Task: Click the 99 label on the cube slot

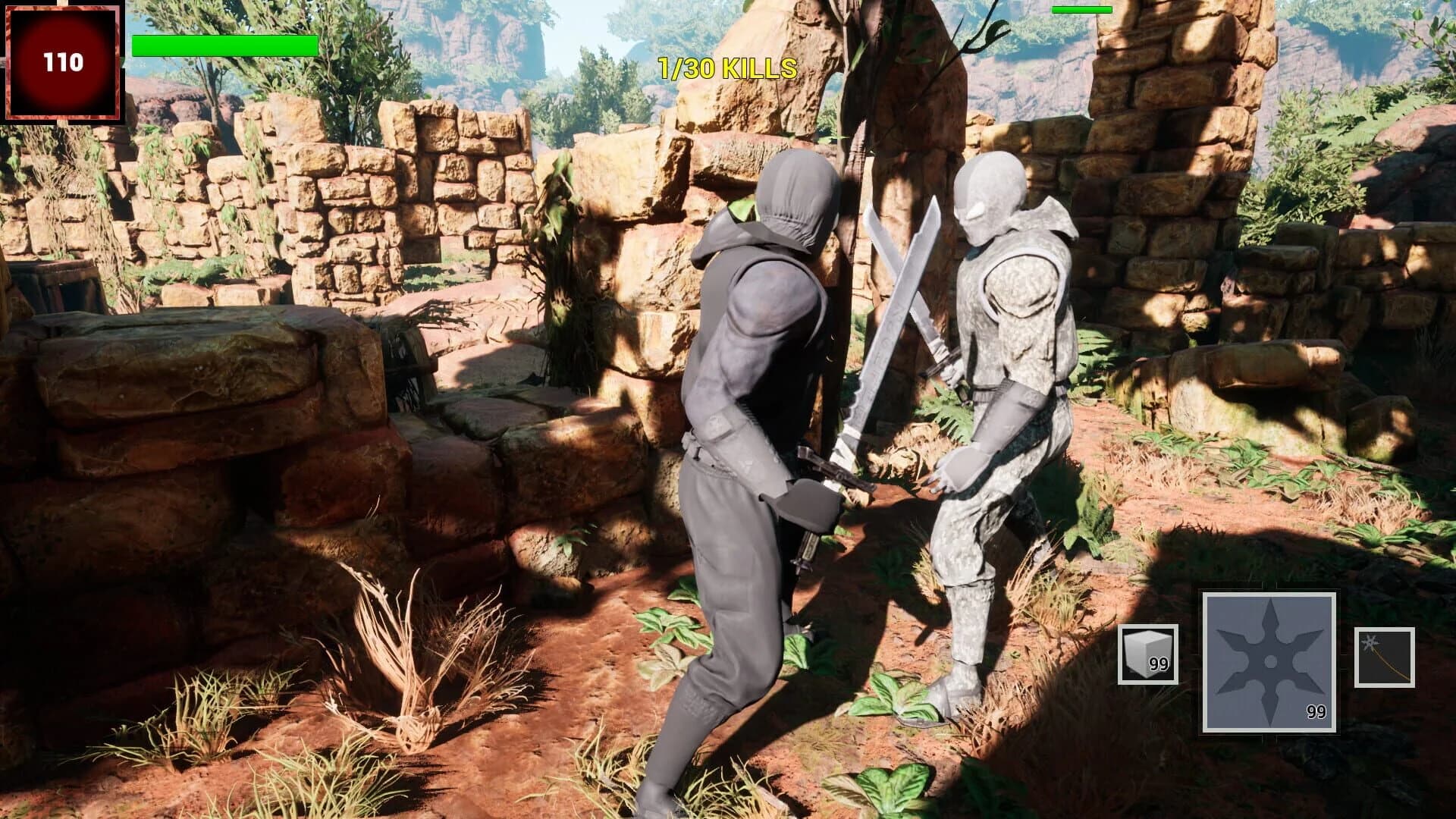Action: (1159, 665)
